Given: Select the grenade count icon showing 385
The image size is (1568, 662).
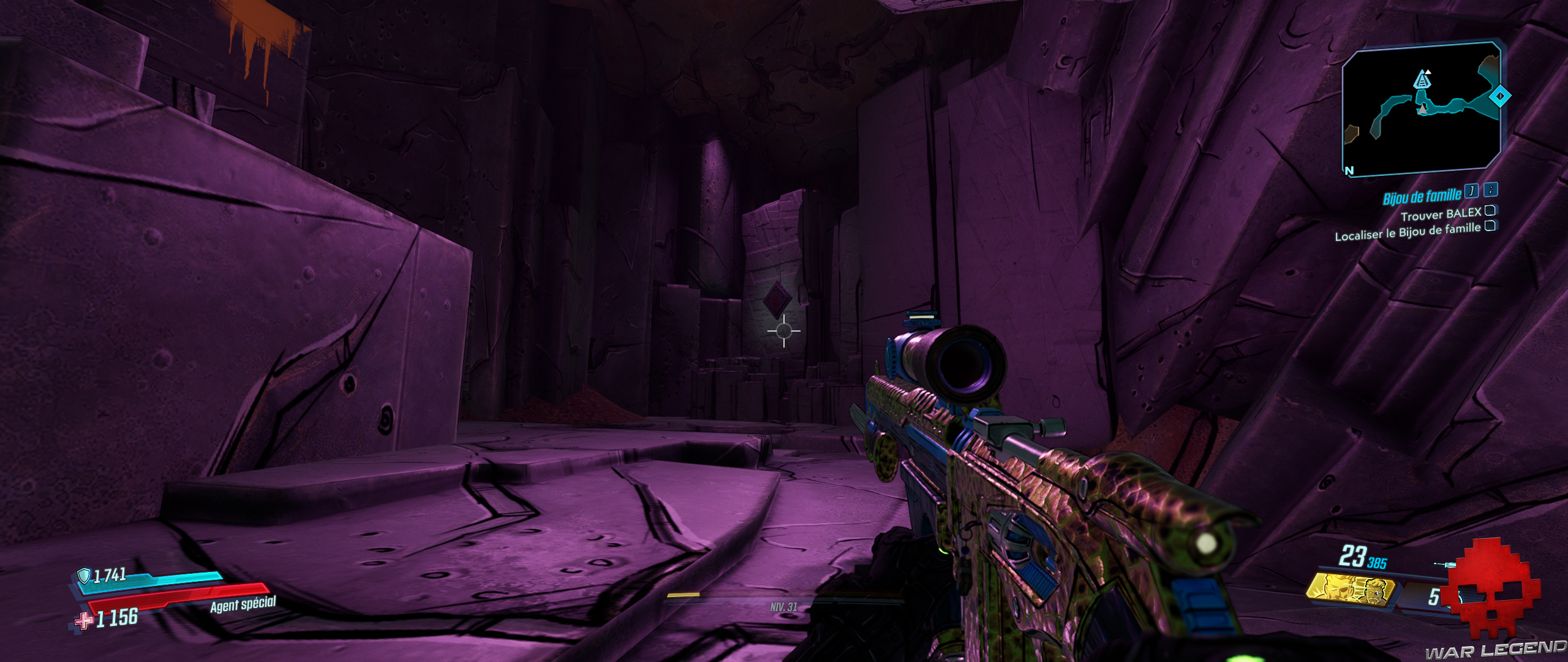Looking at the screenshot, I should [1376, 563].
